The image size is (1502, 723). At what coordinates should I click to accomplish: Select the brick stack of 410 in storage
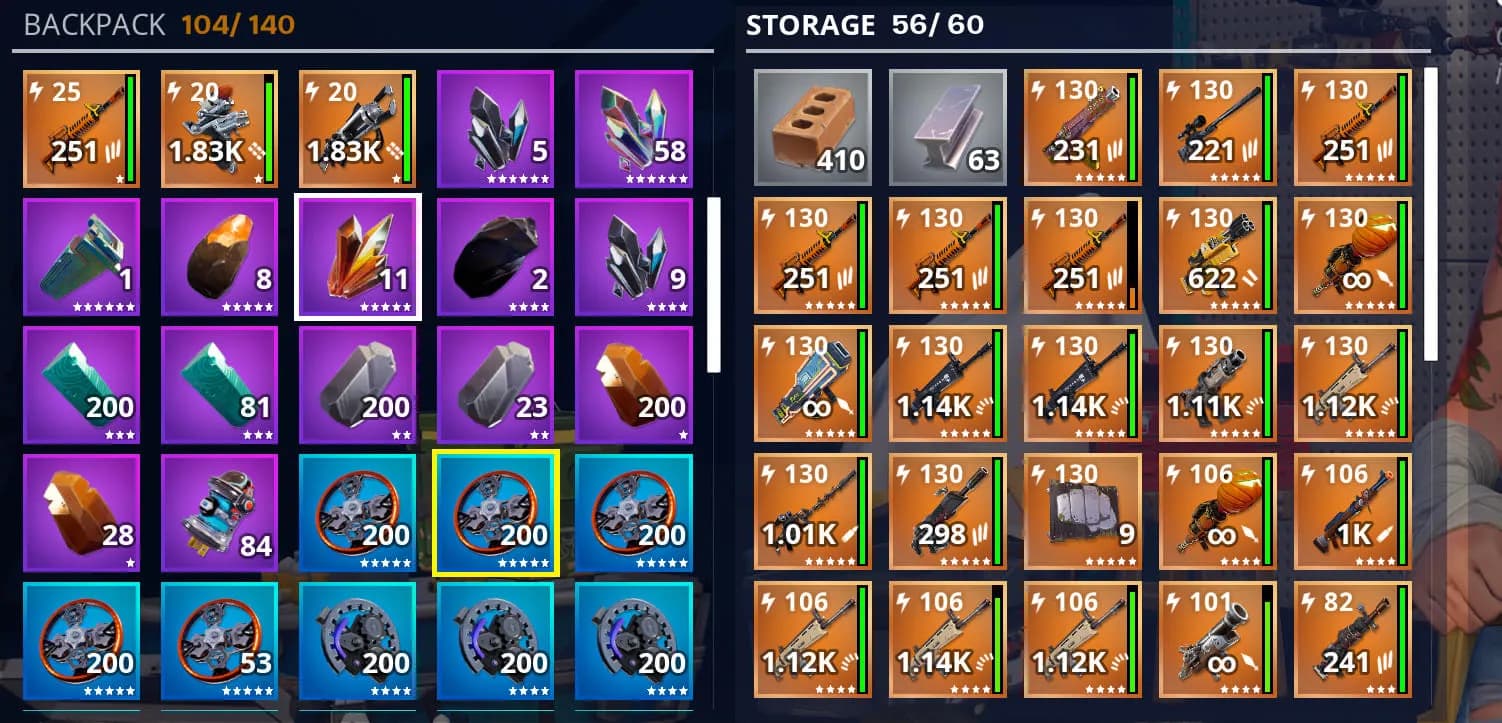click(812, 127)
